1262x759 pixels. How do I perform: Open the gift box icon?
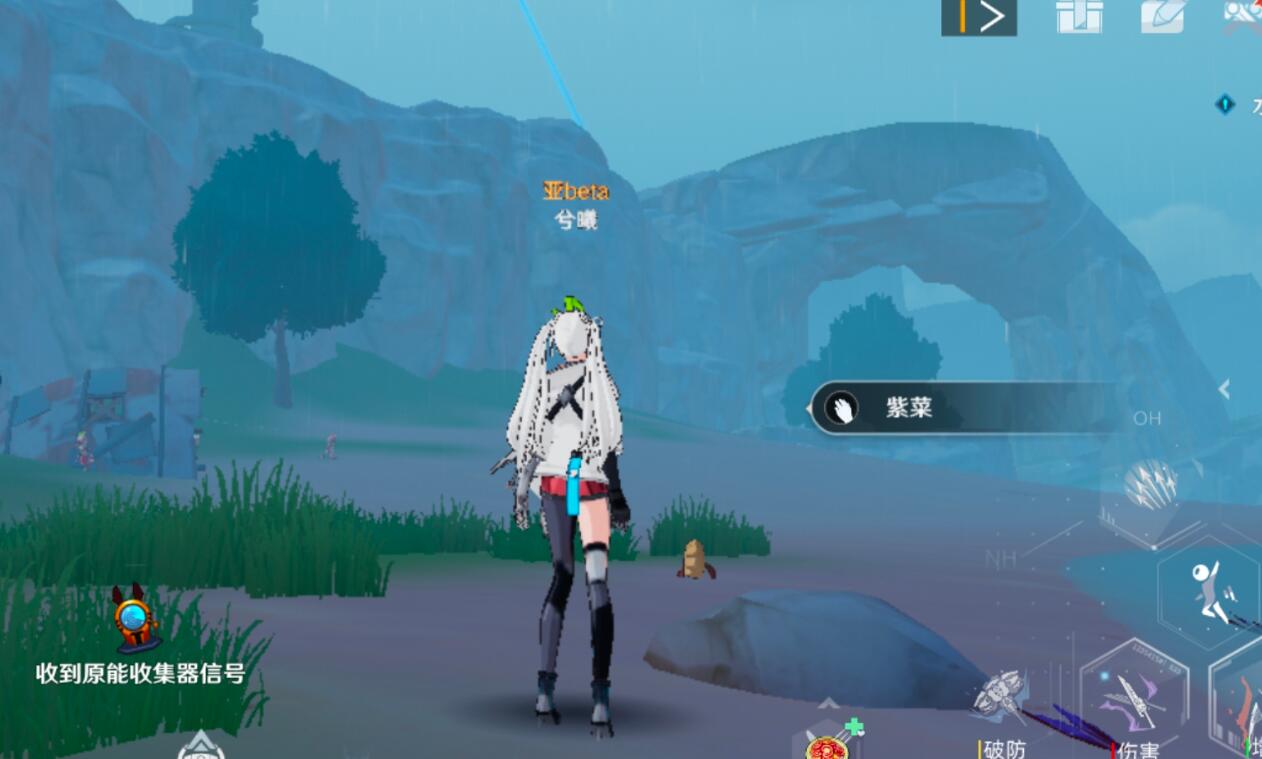point(1079,17)
